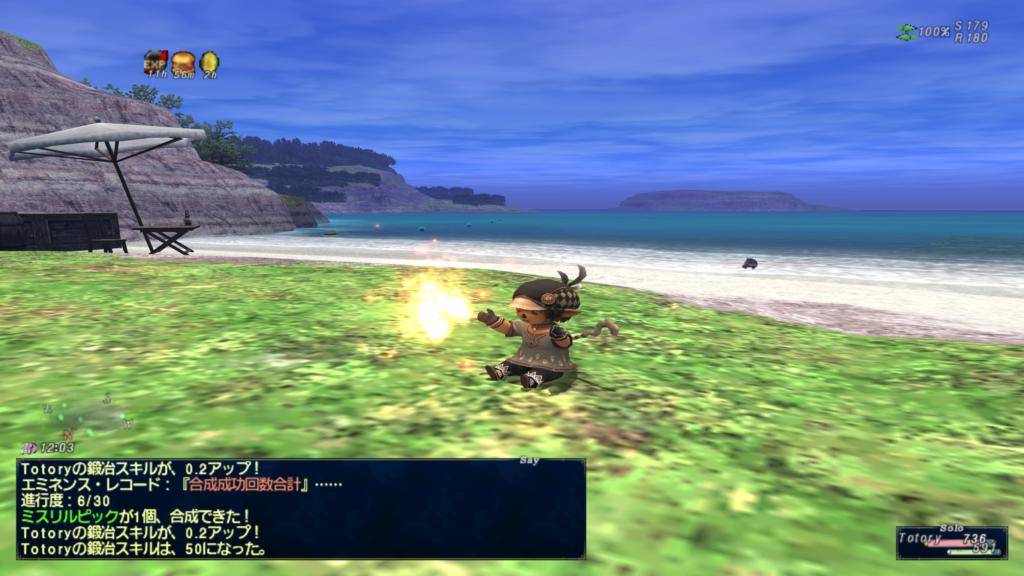
Task: Click the chat log window
Action: [300, 508]
